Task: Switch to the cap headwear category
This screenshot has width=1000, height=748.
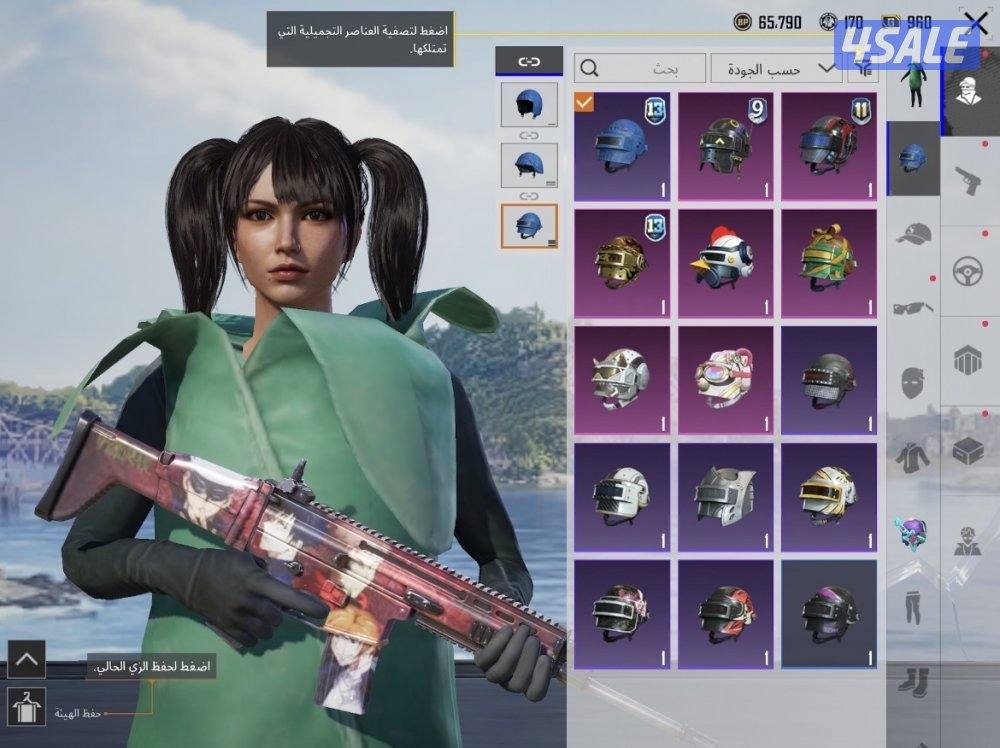Action: pos(913,234)
